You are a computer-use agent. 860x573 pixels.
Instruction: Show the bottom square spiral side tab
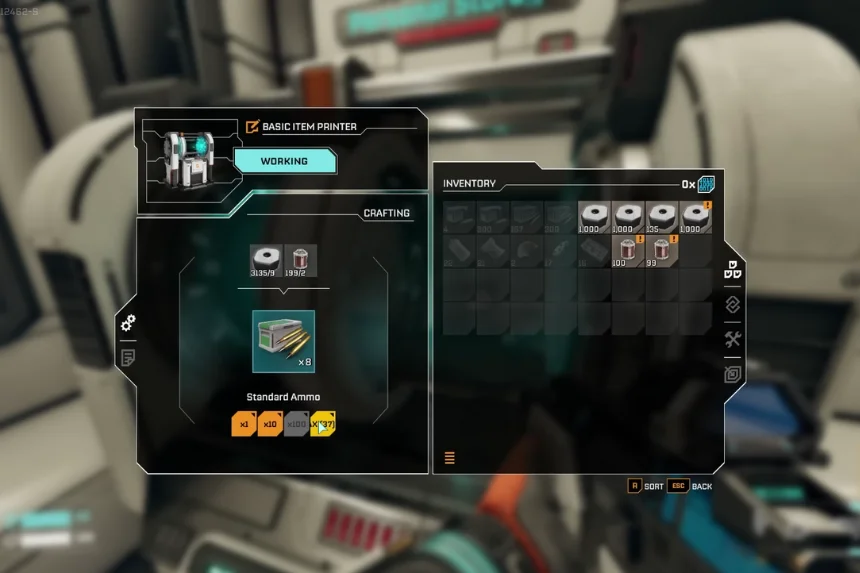pos(732,374)
